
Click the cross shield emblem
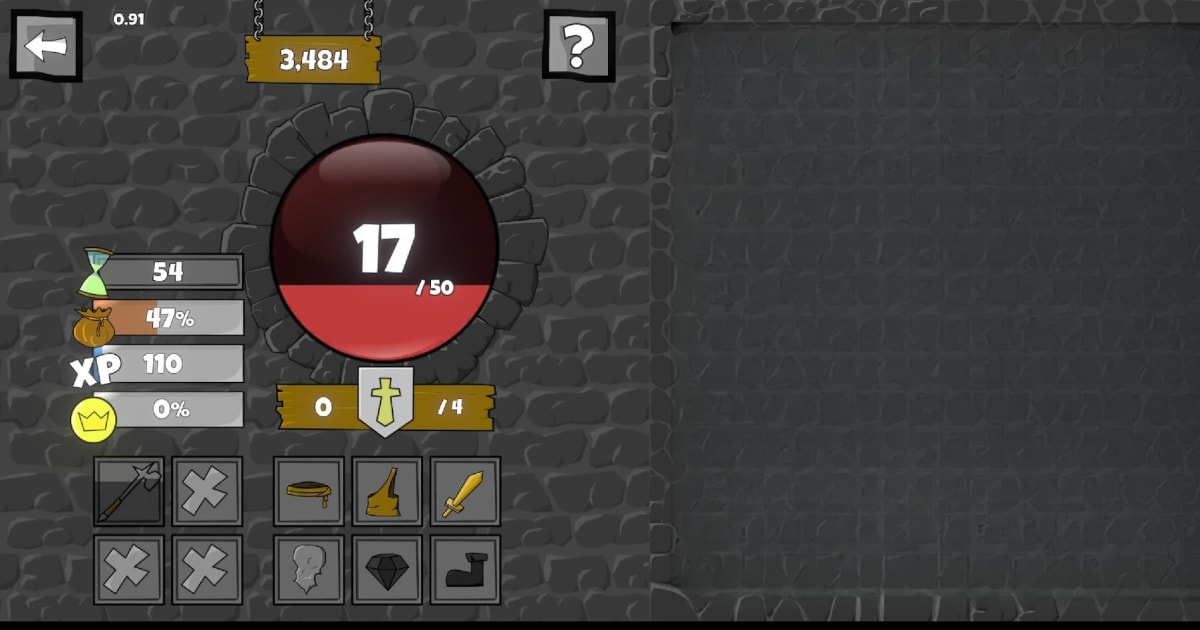(x=386, y=402)
